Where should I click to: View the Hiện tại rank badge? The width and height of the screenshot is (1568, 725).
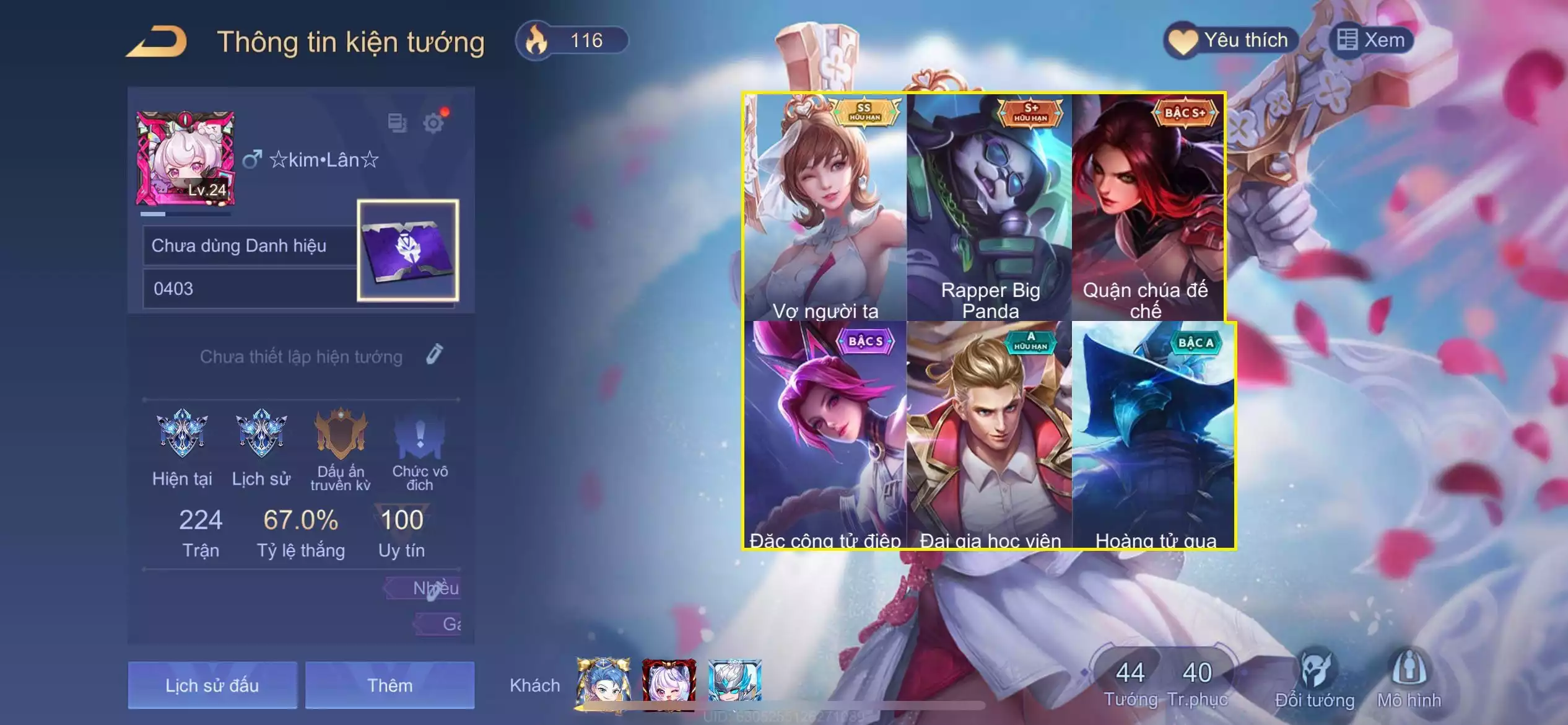pos(182,434)
